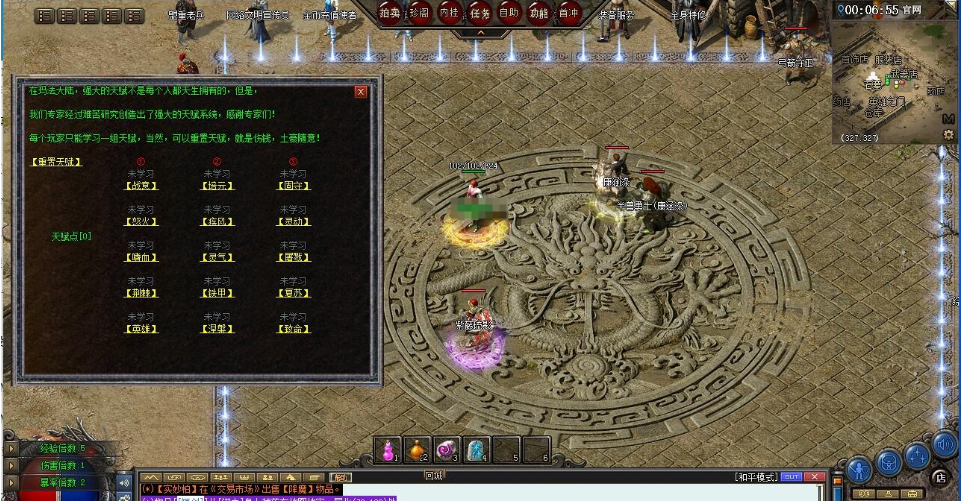The width and height of the screenshot is (961, 501).
Task: Close the talent system dialog
Action: 361,91
